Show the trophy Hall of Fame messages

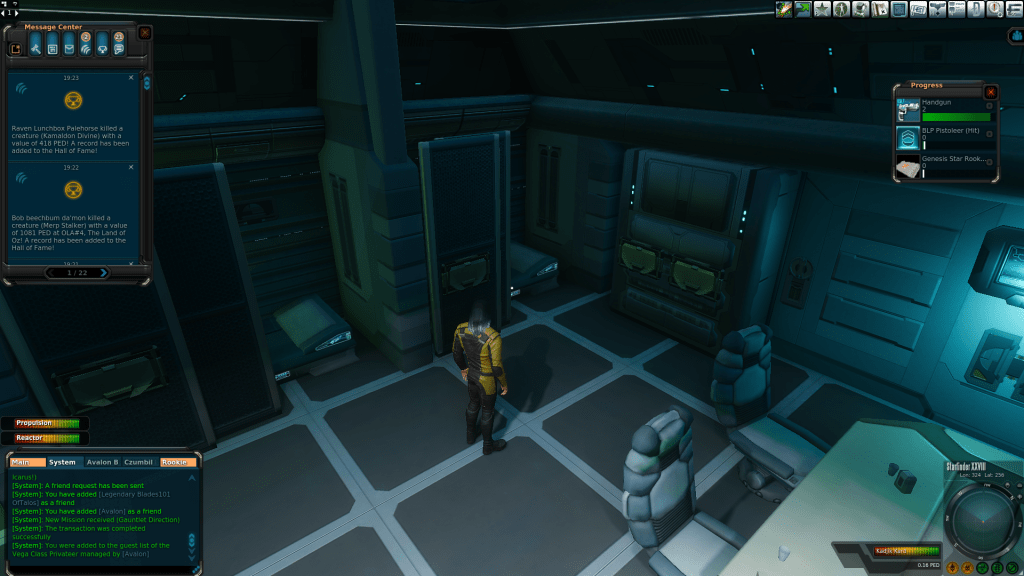(102, 45)
